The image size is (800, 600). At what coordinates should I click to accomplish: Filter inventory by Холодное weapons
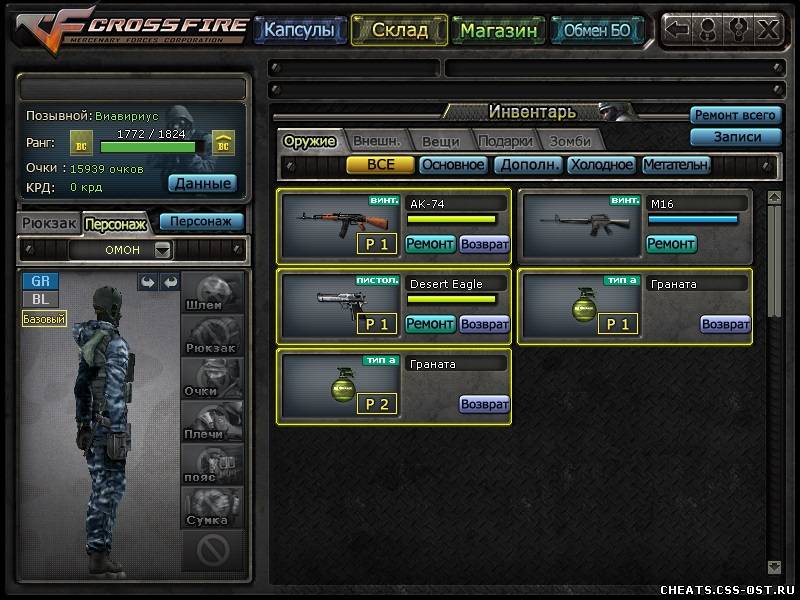pos(601,165)
